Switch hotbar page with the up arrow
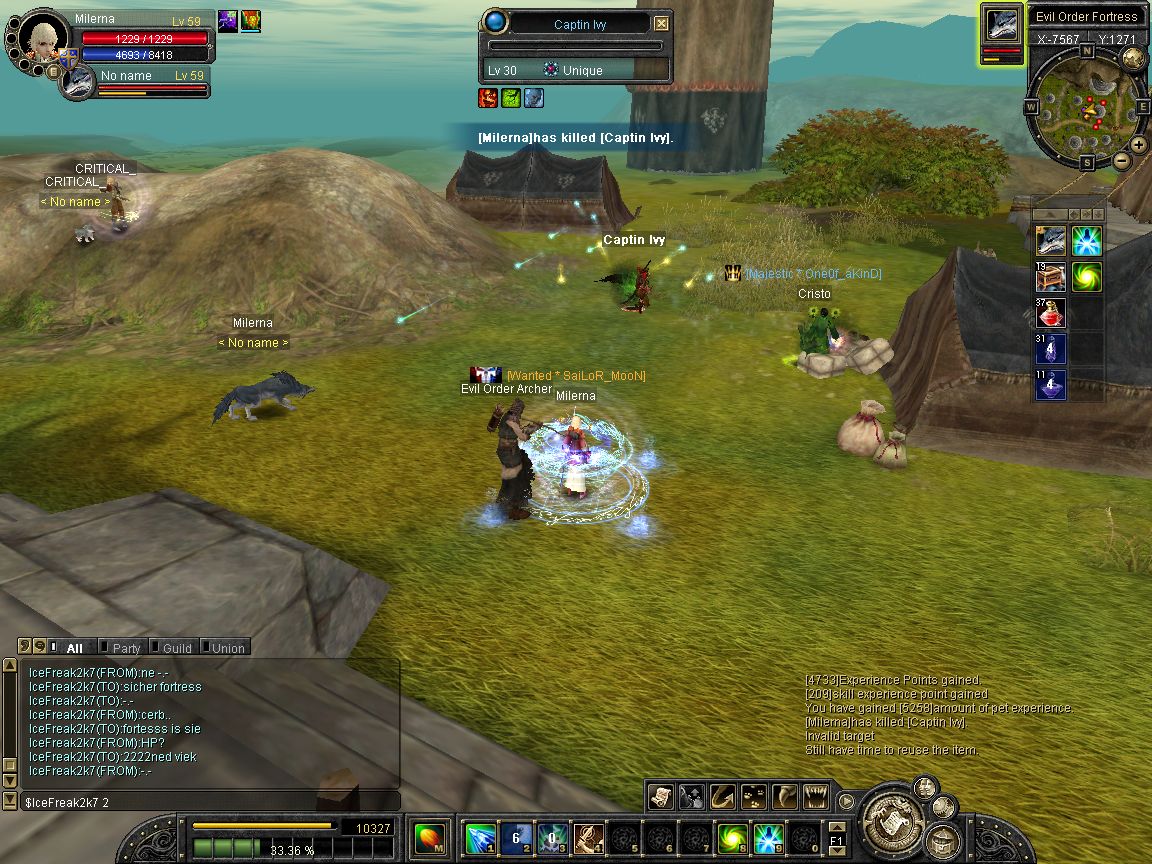Viewport: 1152px width, 864px height. 836,826
